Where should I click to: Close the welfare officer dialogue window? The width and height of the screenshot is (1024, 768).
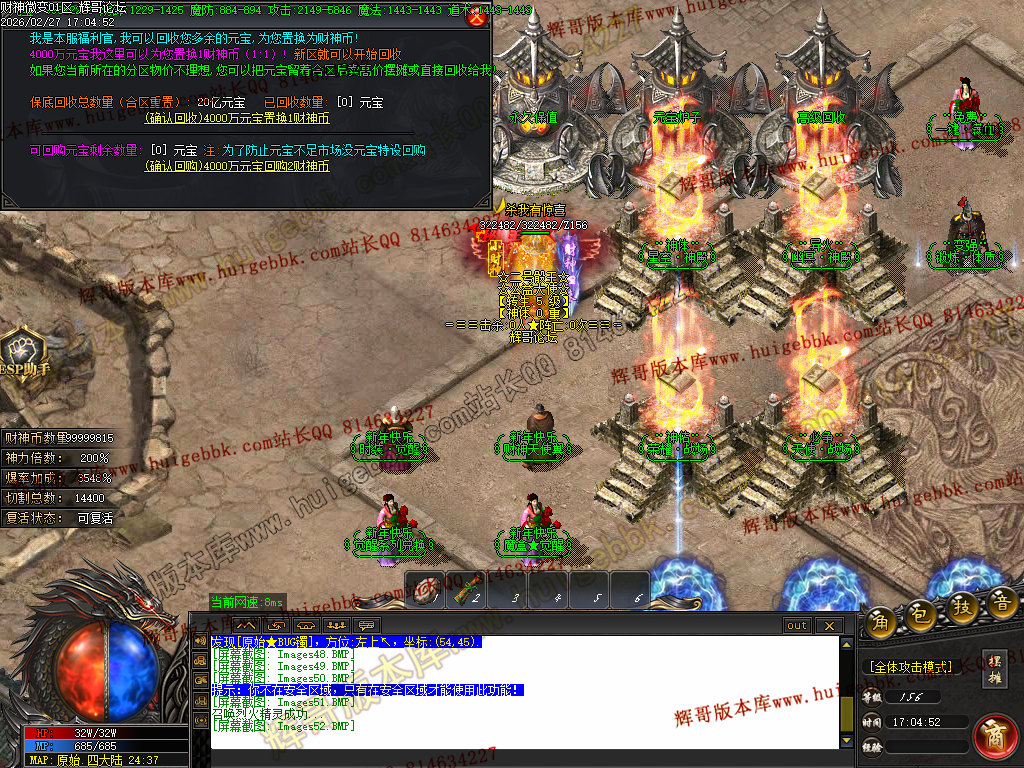(x=478, y=16)
